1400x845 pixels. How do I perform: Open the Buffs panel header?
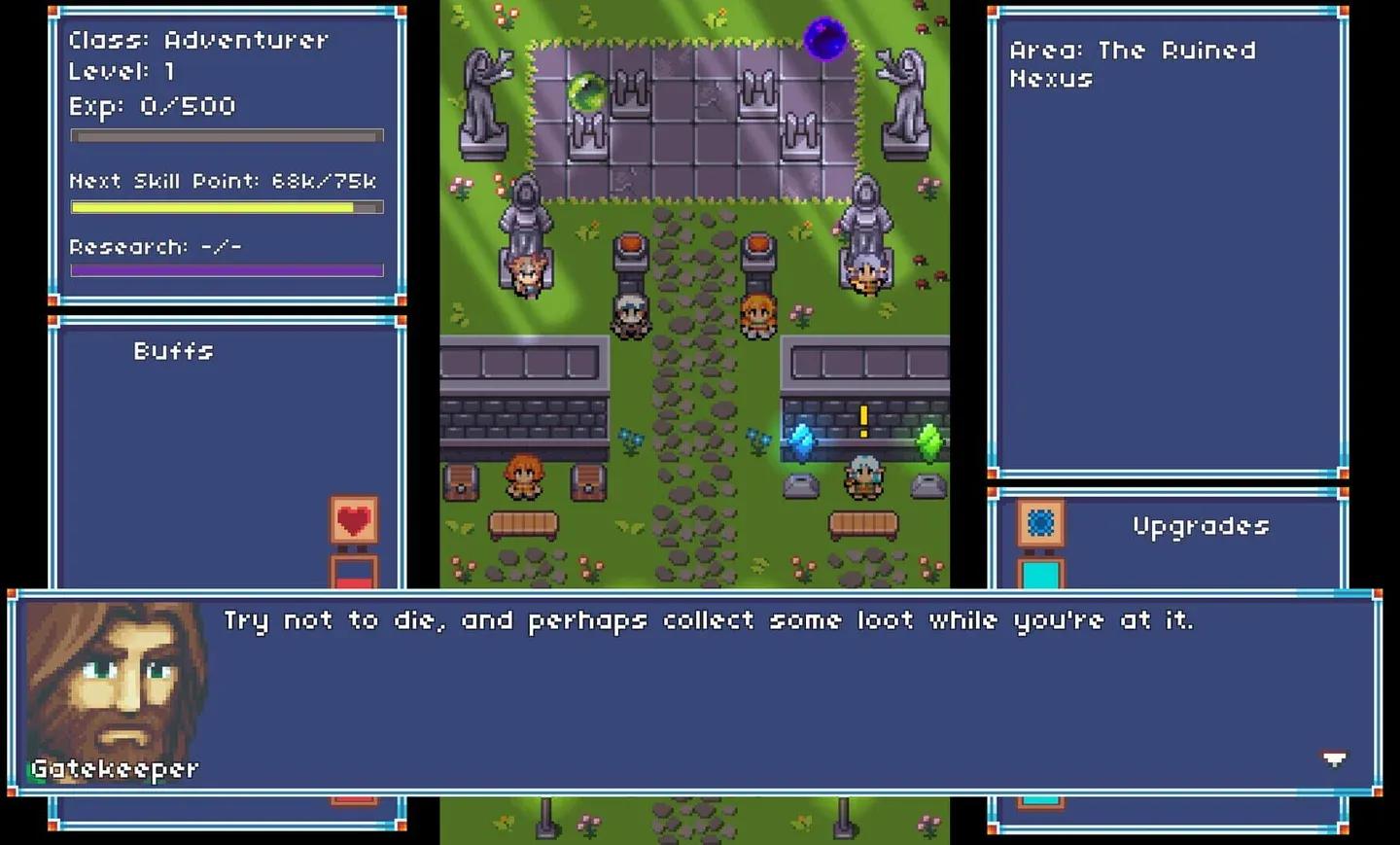[172, 351]
